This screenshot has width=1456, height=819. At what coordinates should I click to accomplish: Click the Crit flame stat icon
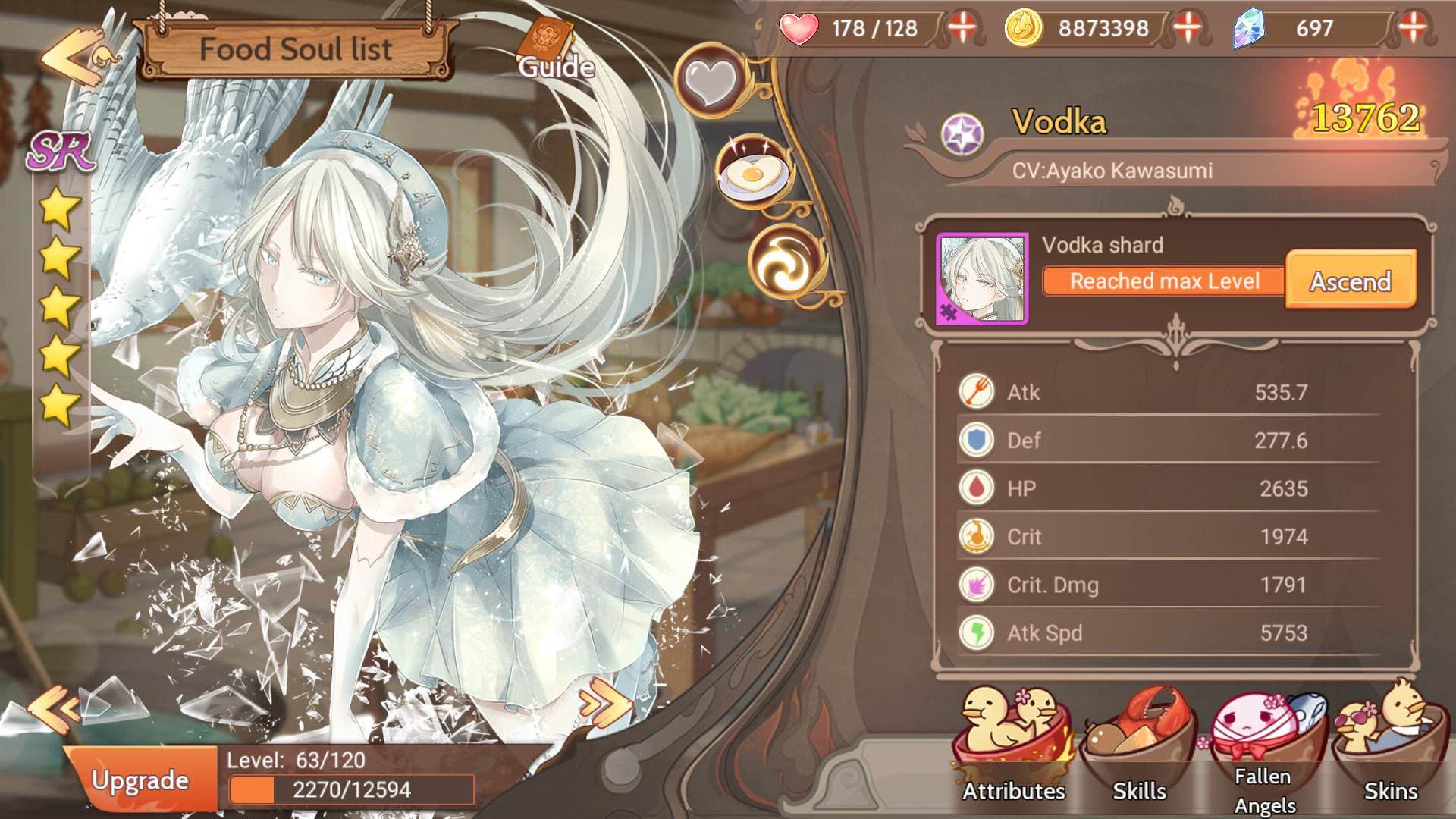point(977,536)
